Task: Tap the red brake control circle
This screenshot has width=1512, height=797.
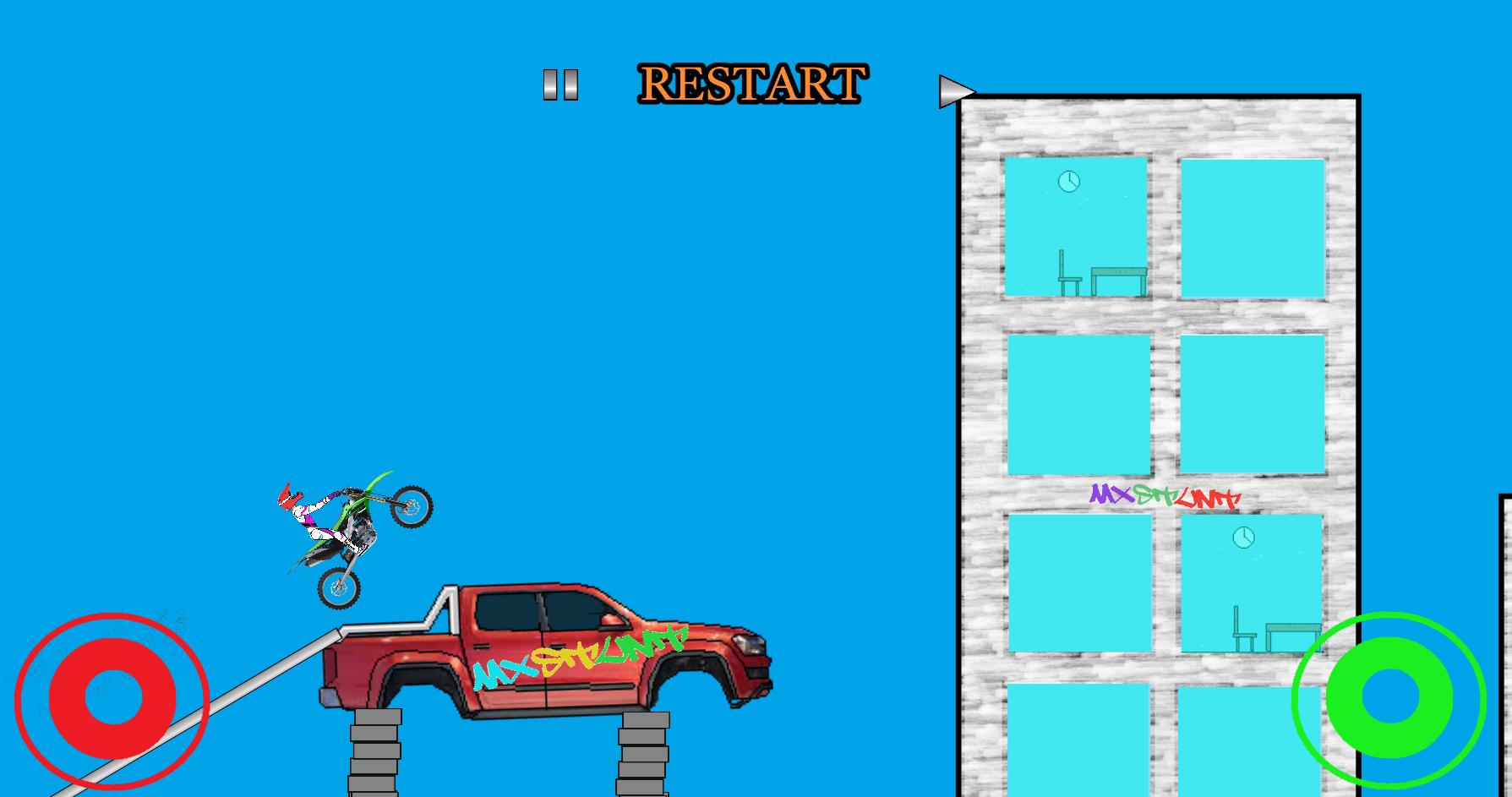Action: click(x=114, y=699)
